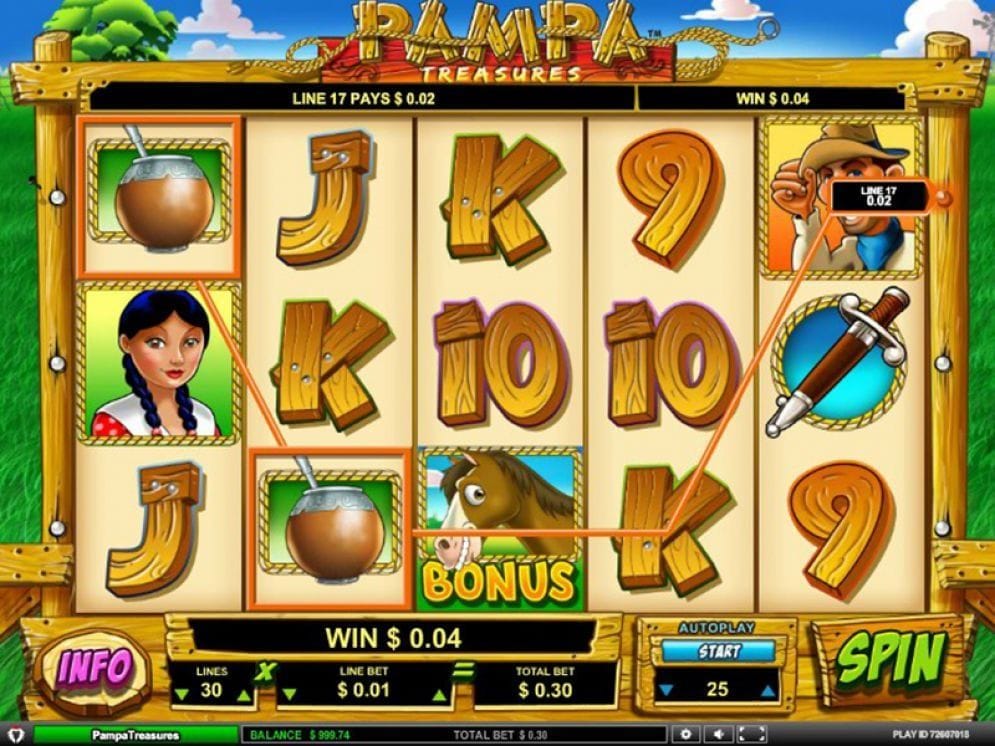Start autoplay with the START button

coord(718,651)
